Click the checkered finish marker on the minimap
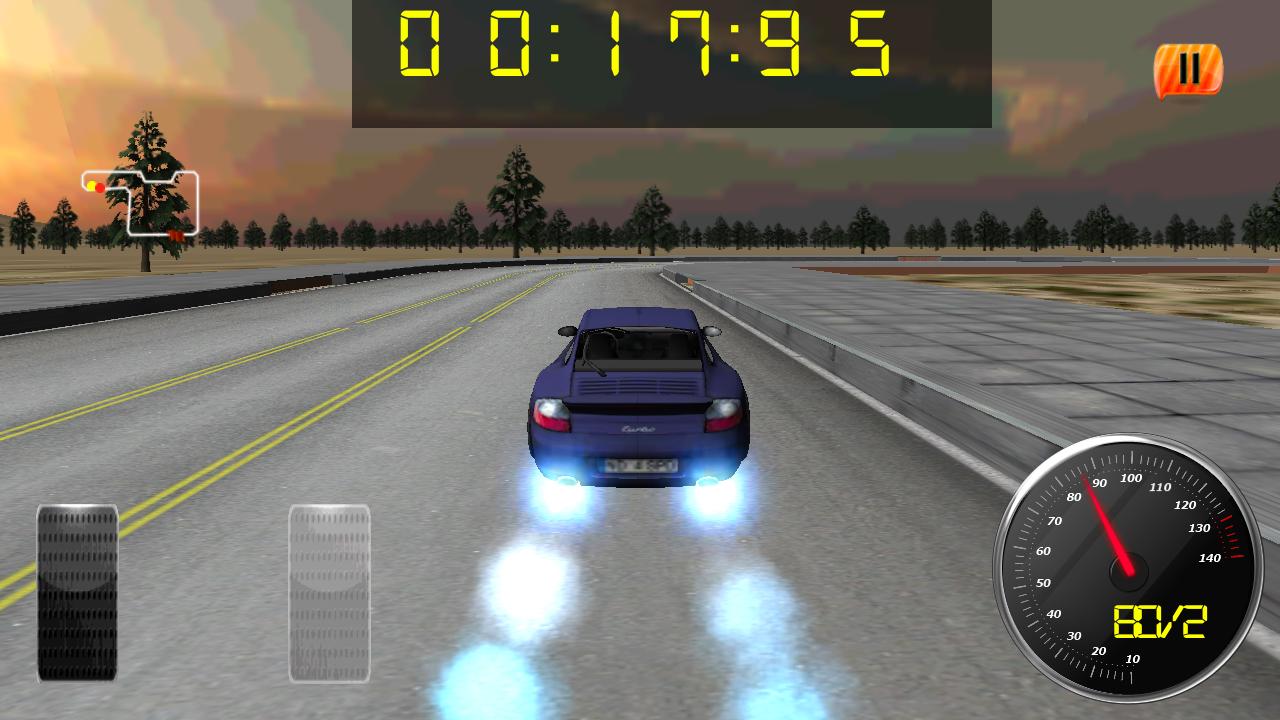Screen dimensions: 1280x720 pyautogui.click(x=175, y=234)
